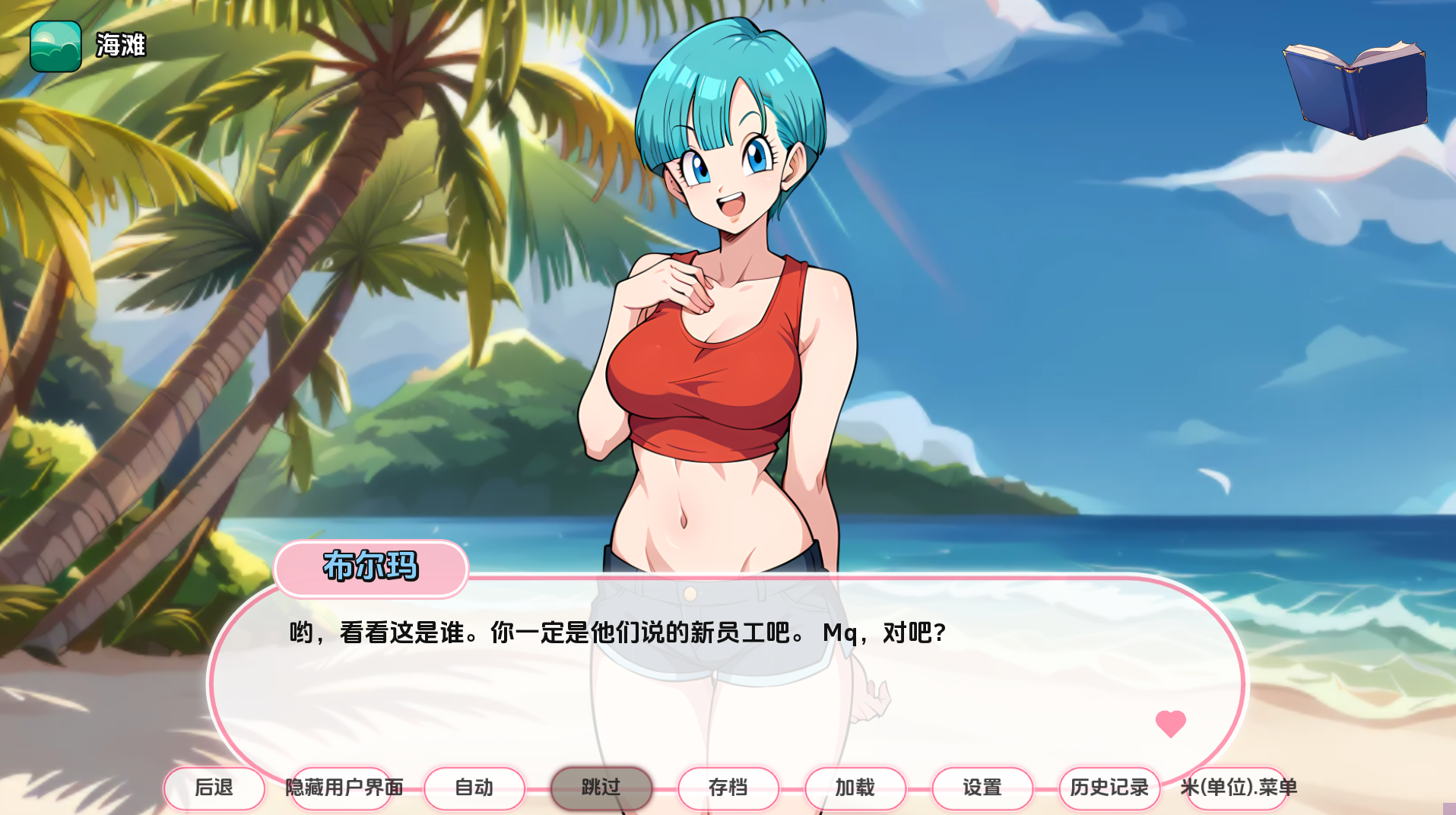Select the 跳过 skip control
This screenshot has height=815, width=1456.
(x=601, y=788)
